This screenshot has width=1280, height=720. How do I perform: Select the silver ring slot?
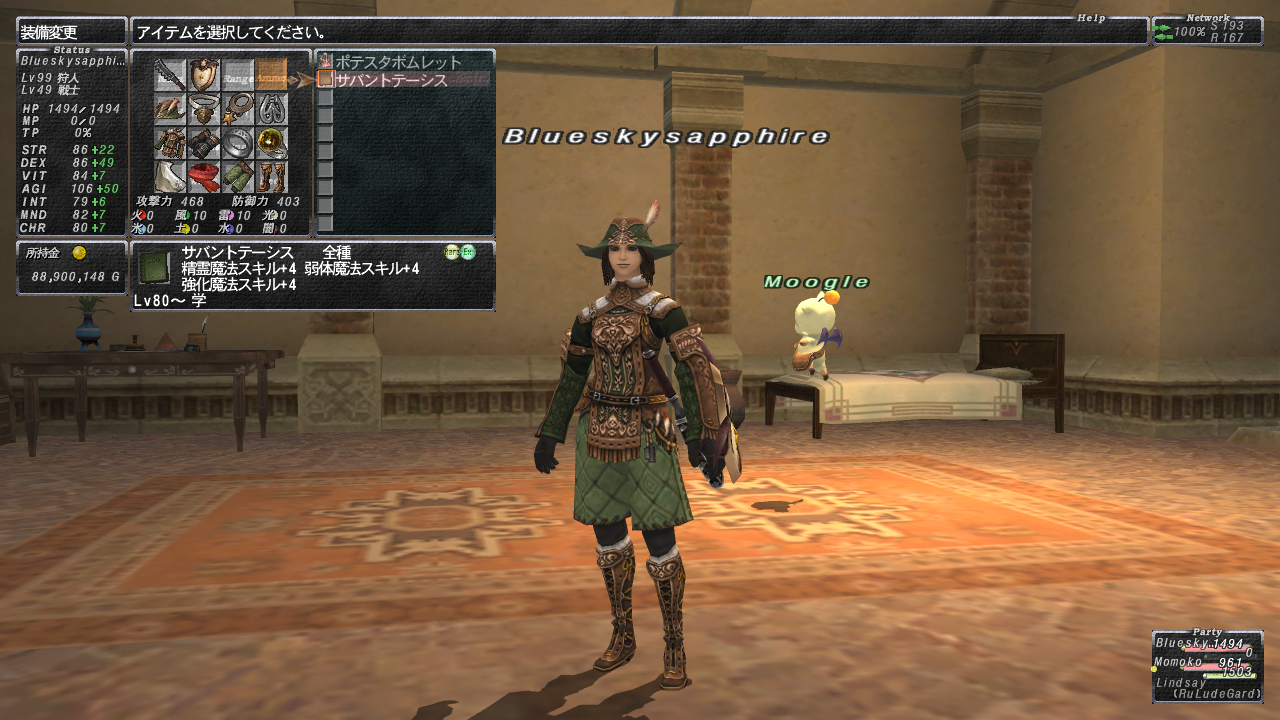coord(238,142)
